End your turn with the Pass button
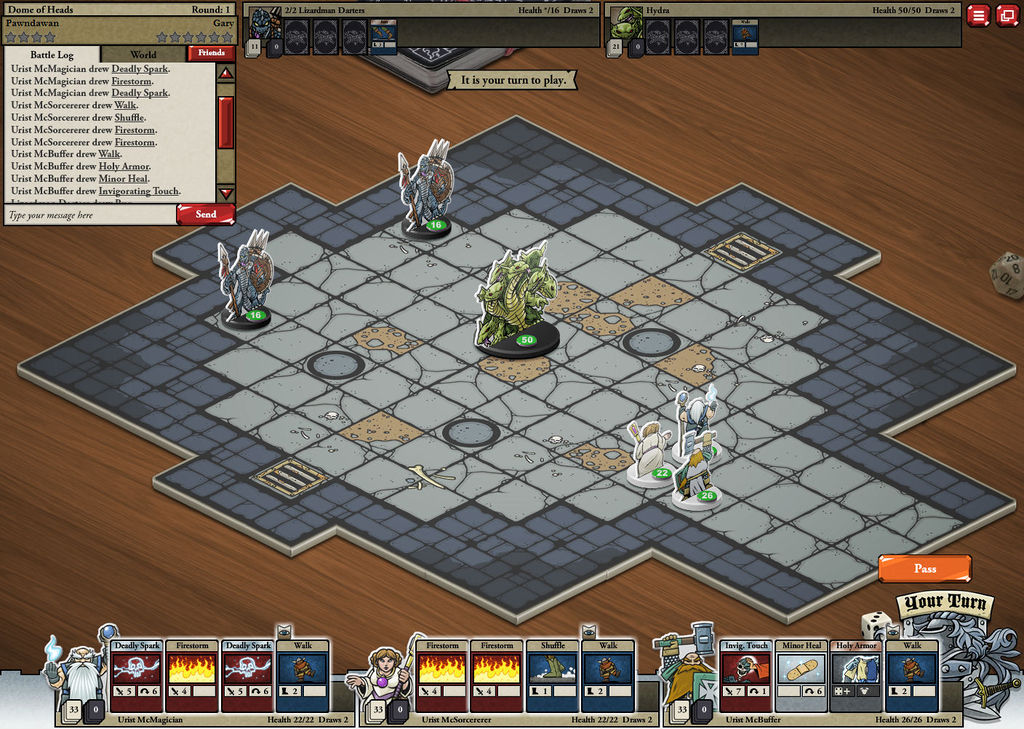 pyautogui.click(x=924, y=568)
